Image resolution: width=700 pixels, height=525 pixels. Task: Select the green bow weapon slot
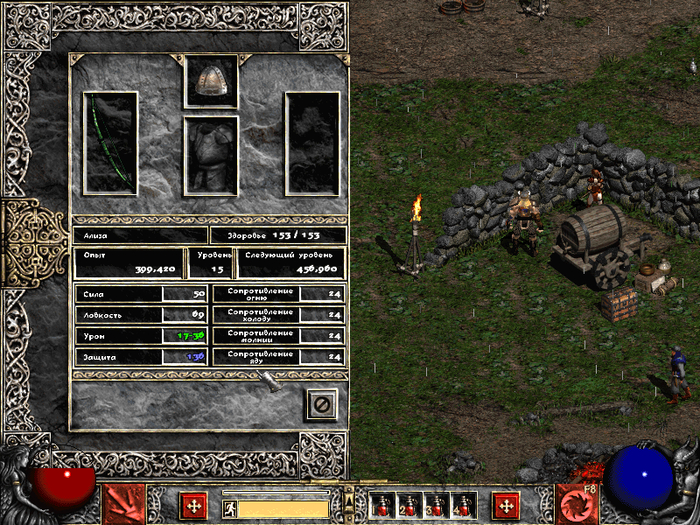point(110,142)
